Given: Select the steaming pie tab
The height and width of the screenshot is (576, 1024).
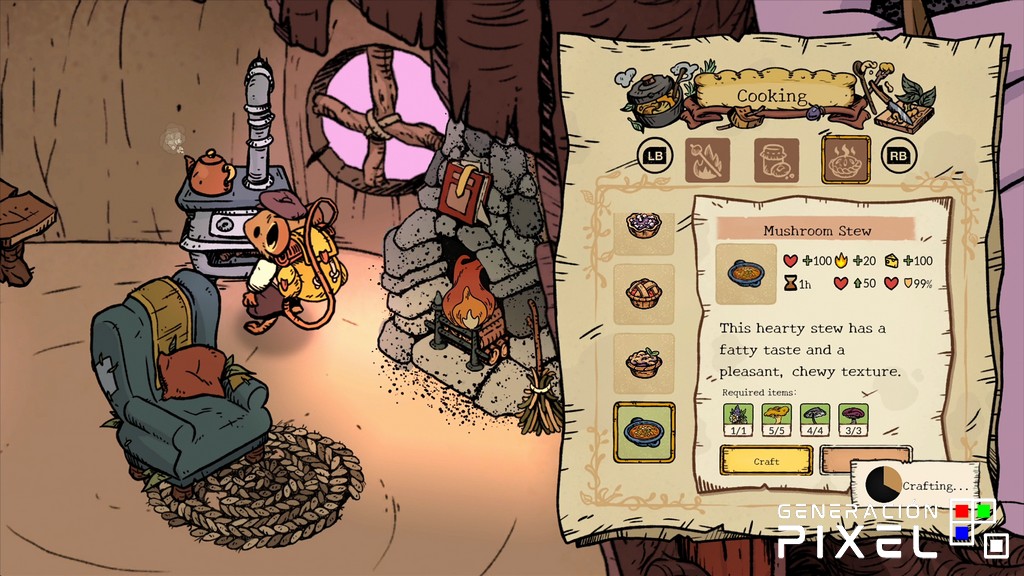Looking at the screenshot, I should click(x=845, y=160).
